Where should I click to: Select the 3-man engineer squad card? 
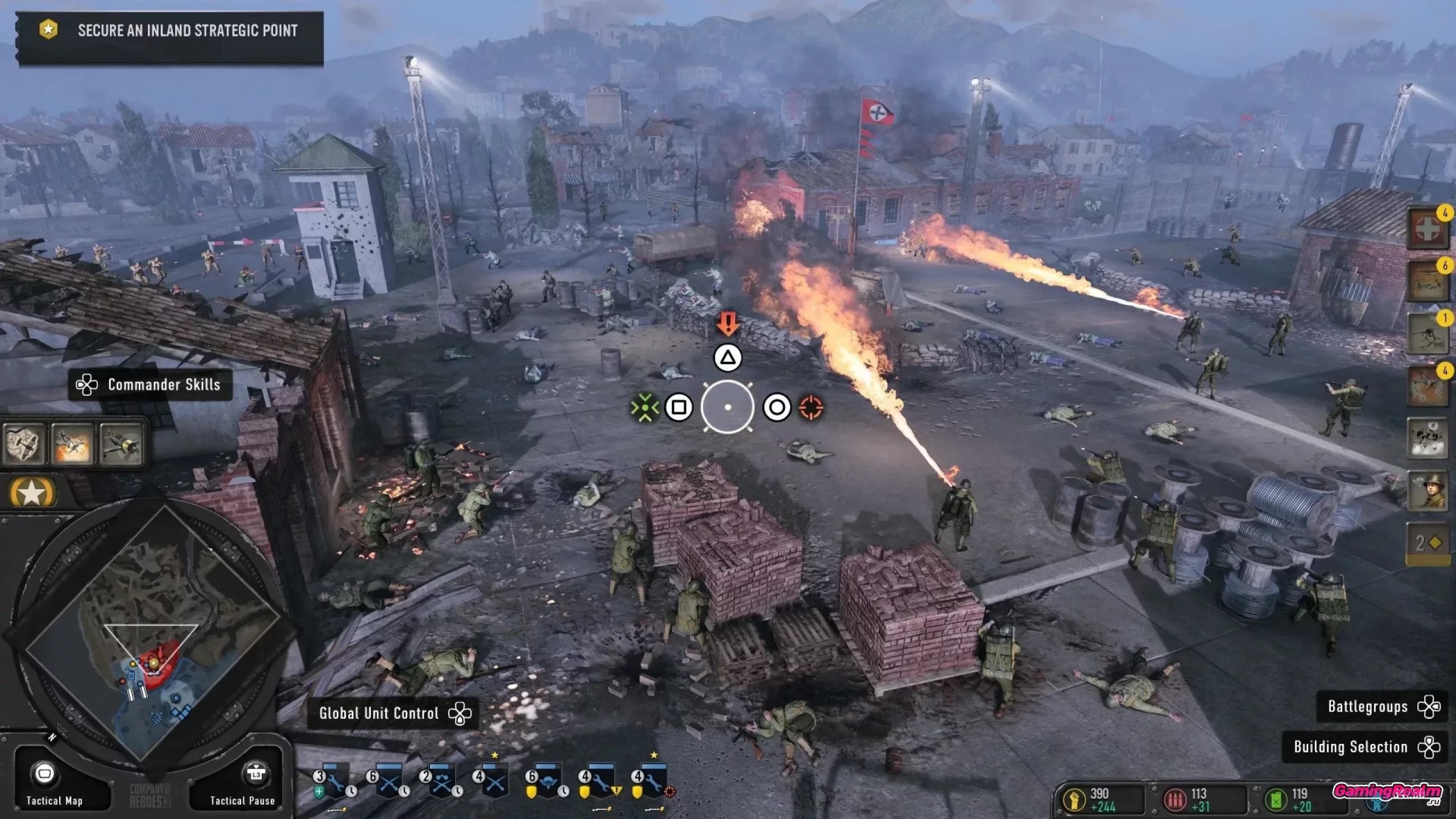click(334, 783)
